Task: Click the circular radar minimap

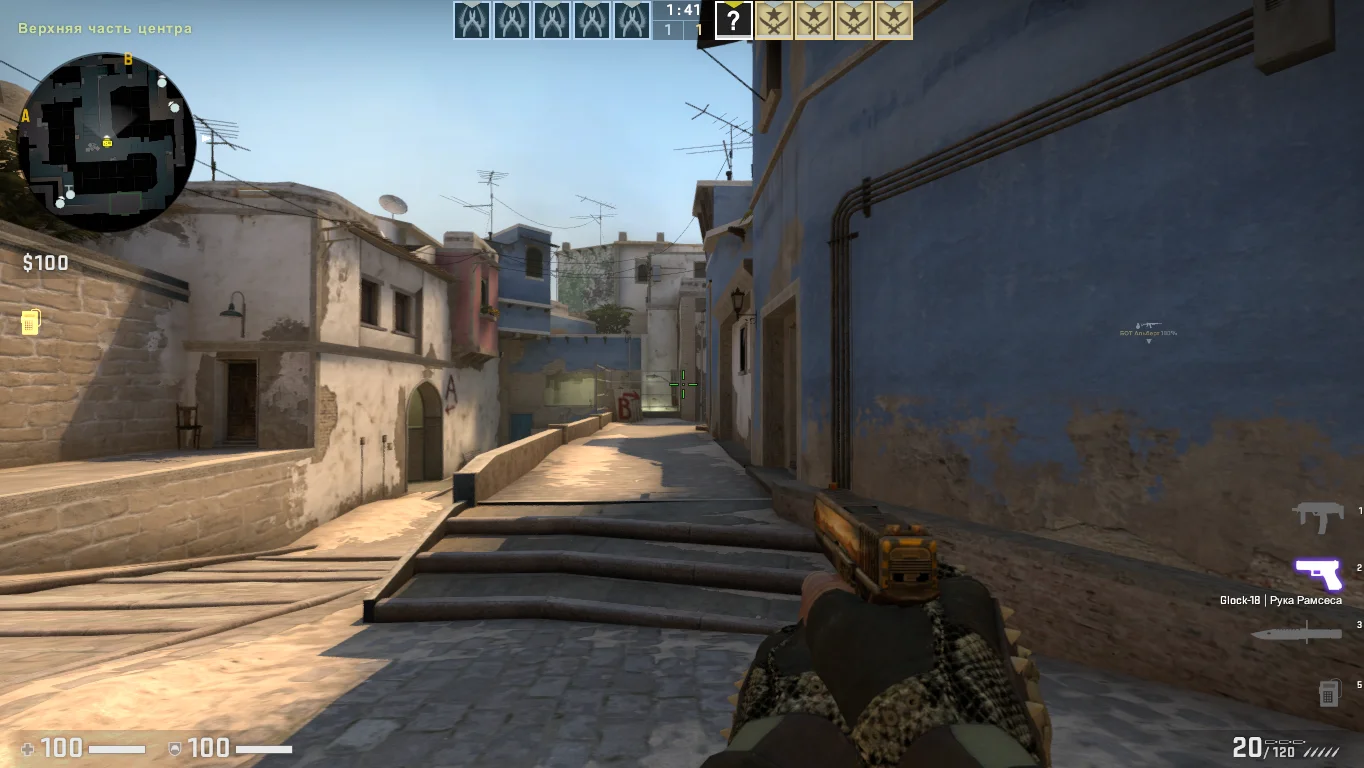Action: [106, 142]
